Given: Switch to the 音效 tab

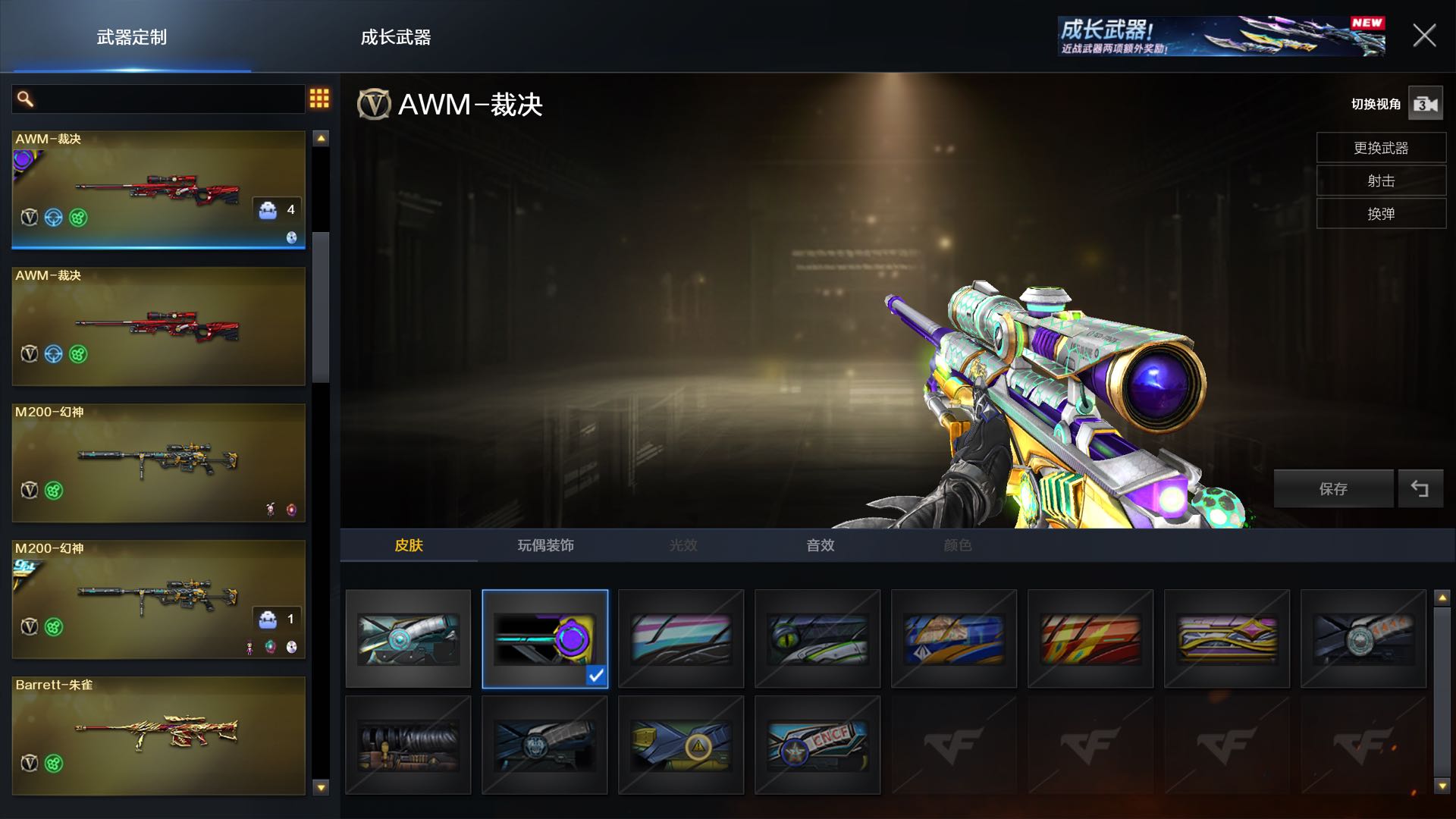Looking at the screenshot, I should pos(820,545).
